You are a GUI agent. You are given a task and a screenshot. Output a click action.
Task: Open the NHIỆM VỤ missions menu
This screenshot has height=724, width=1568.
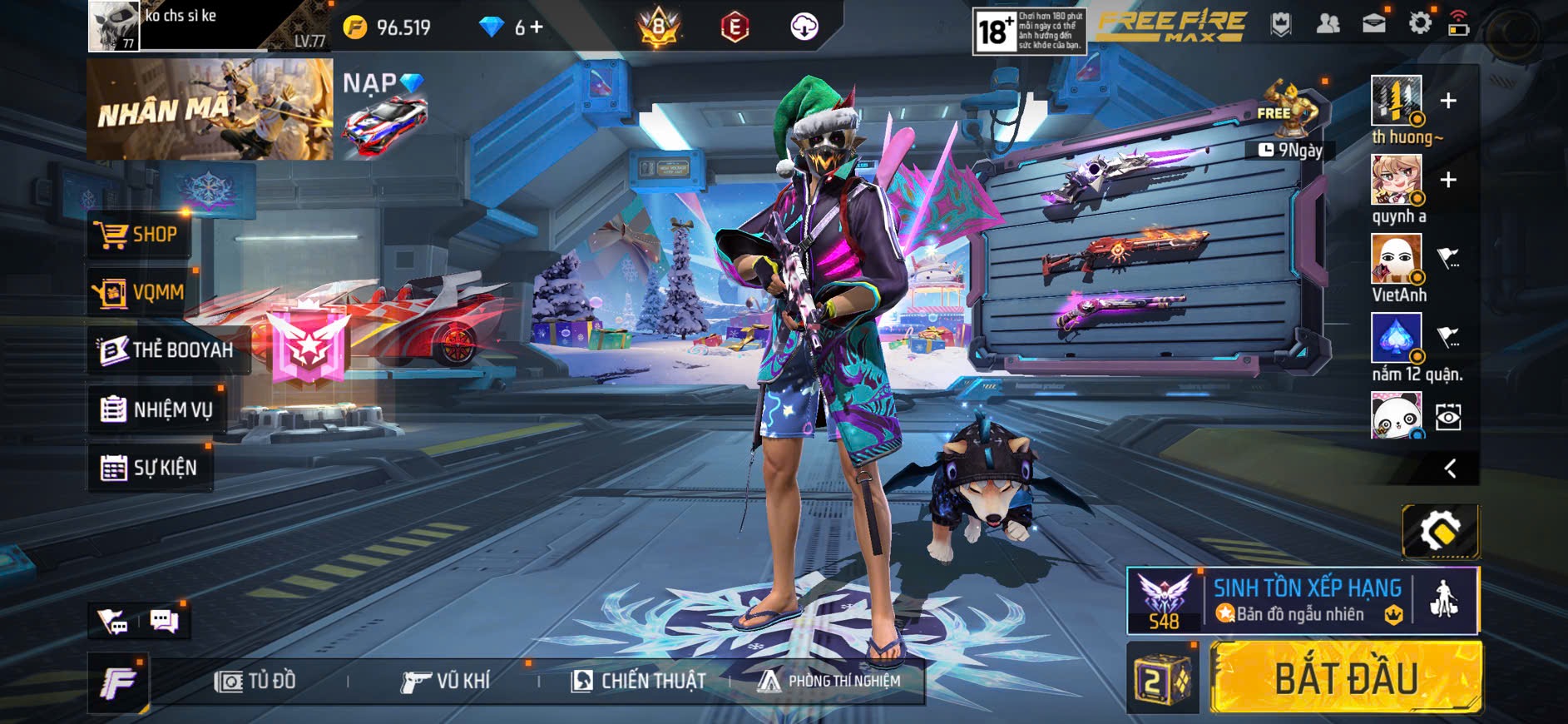(156, 409)
